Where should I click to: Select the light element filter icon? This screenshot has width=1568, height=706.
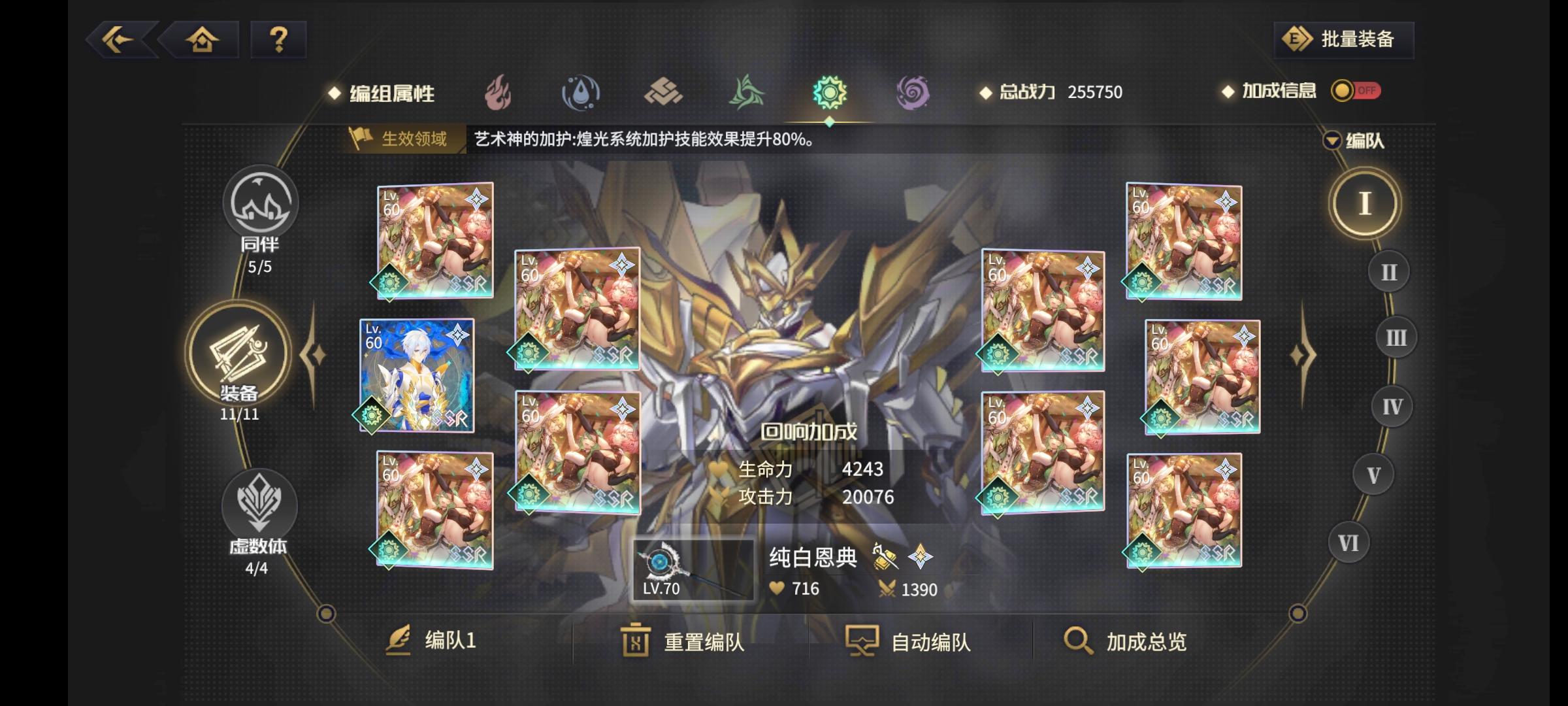pyautogui.click(x=830, y=93)
